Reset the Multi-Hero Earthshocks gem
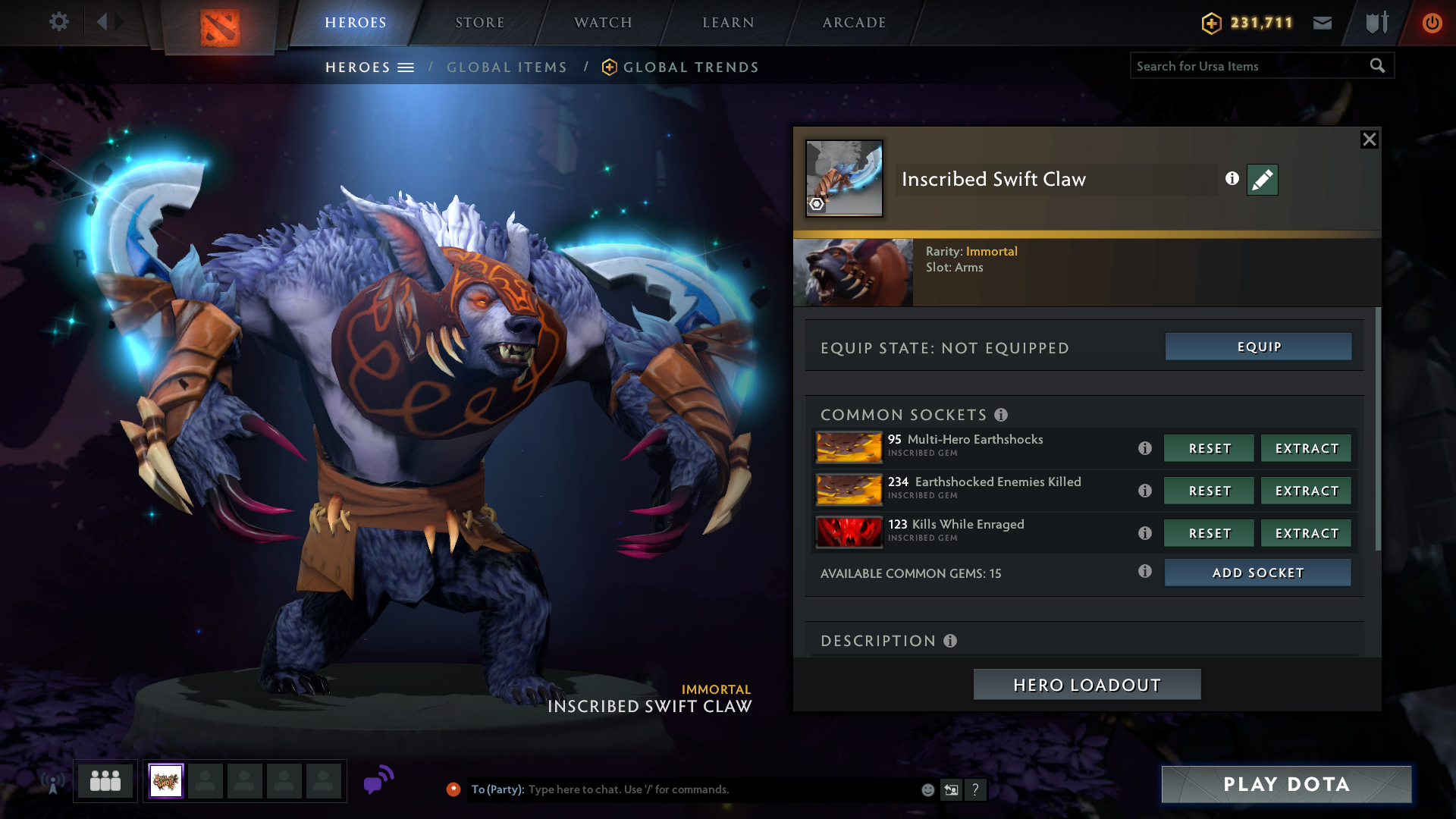This screenshot has height=819, width=1456. click(1209, 448)
